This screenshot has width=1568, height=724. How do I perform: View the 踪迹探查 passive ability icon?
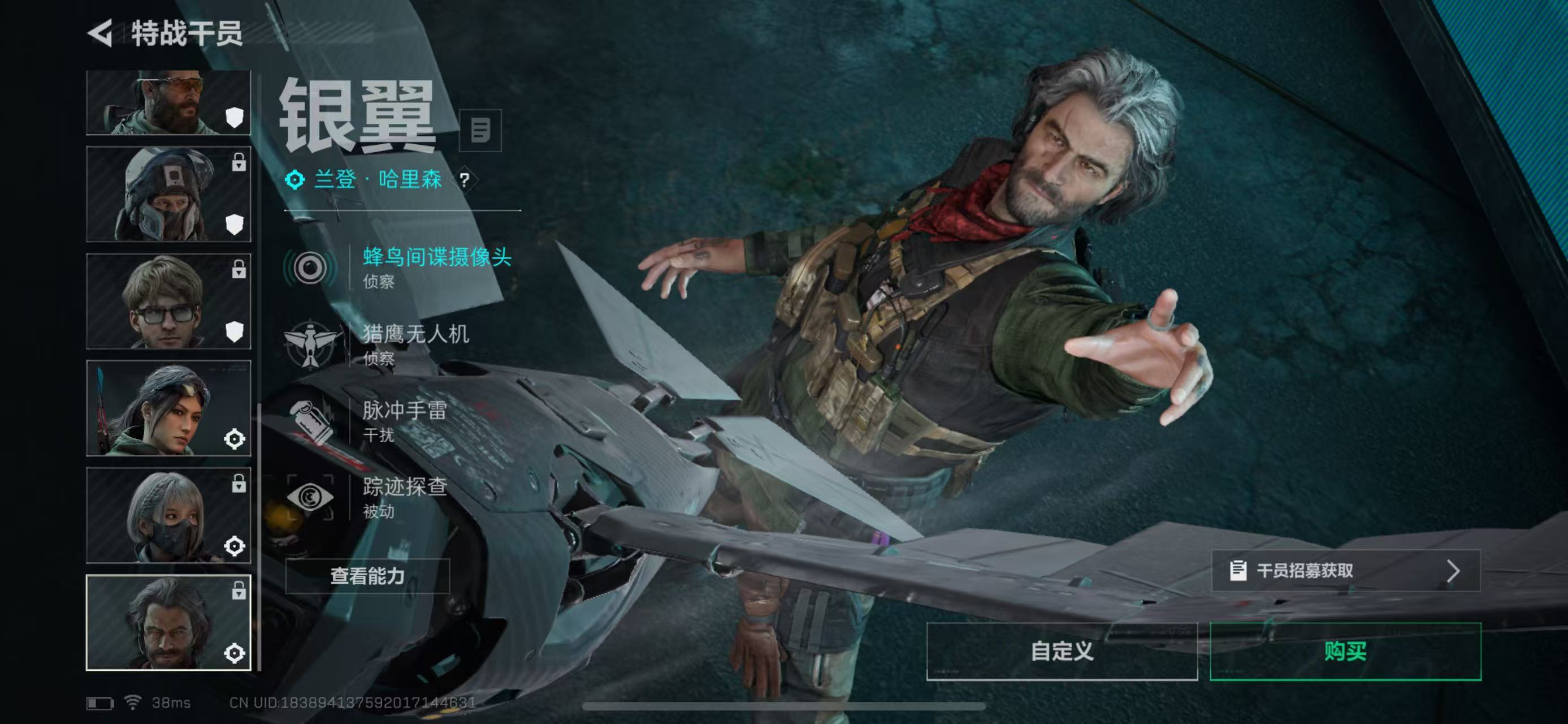[x=311, y=495]
